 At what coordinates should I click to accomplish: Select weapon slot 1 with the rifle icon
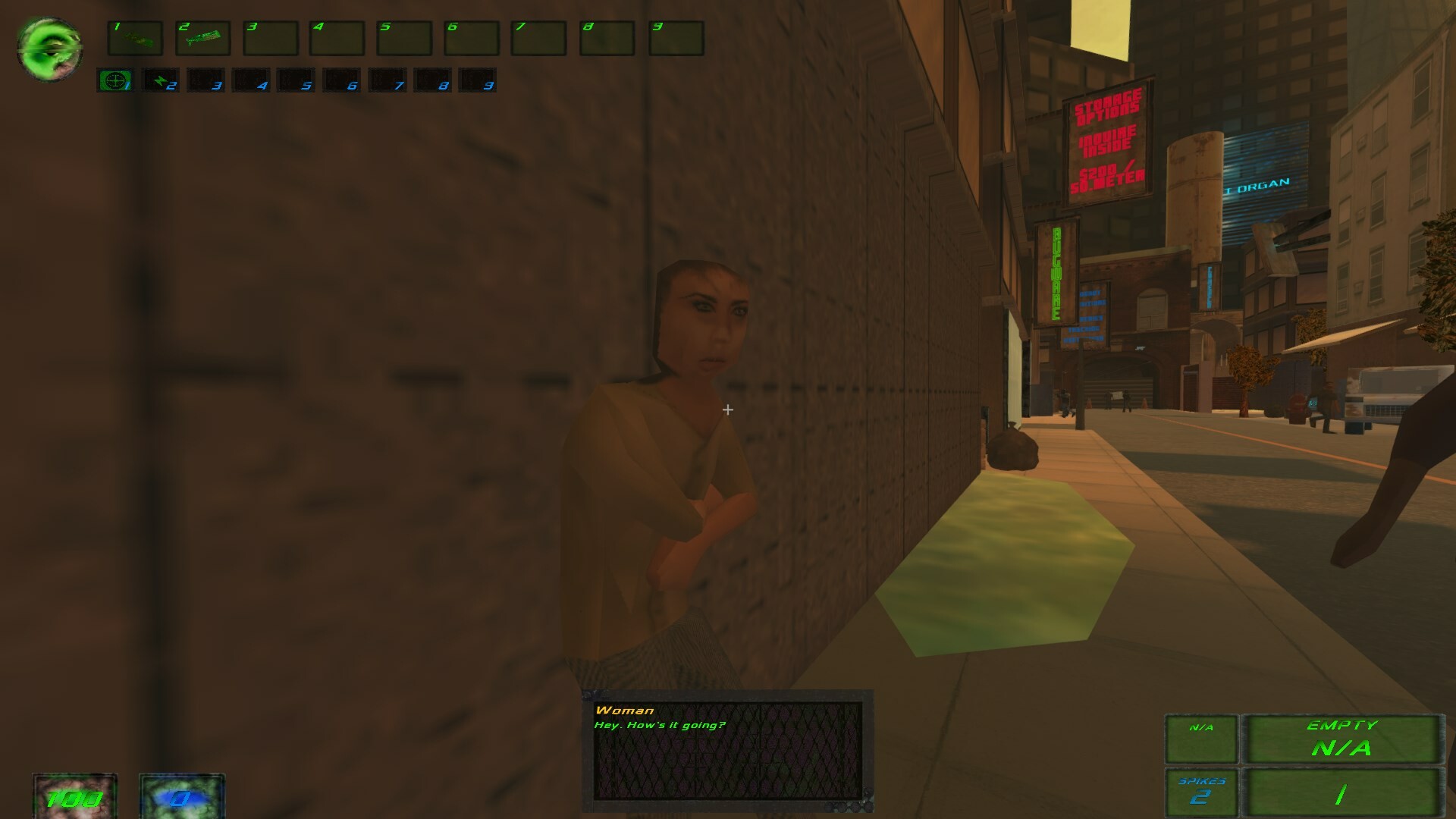(x=135, y=39)
